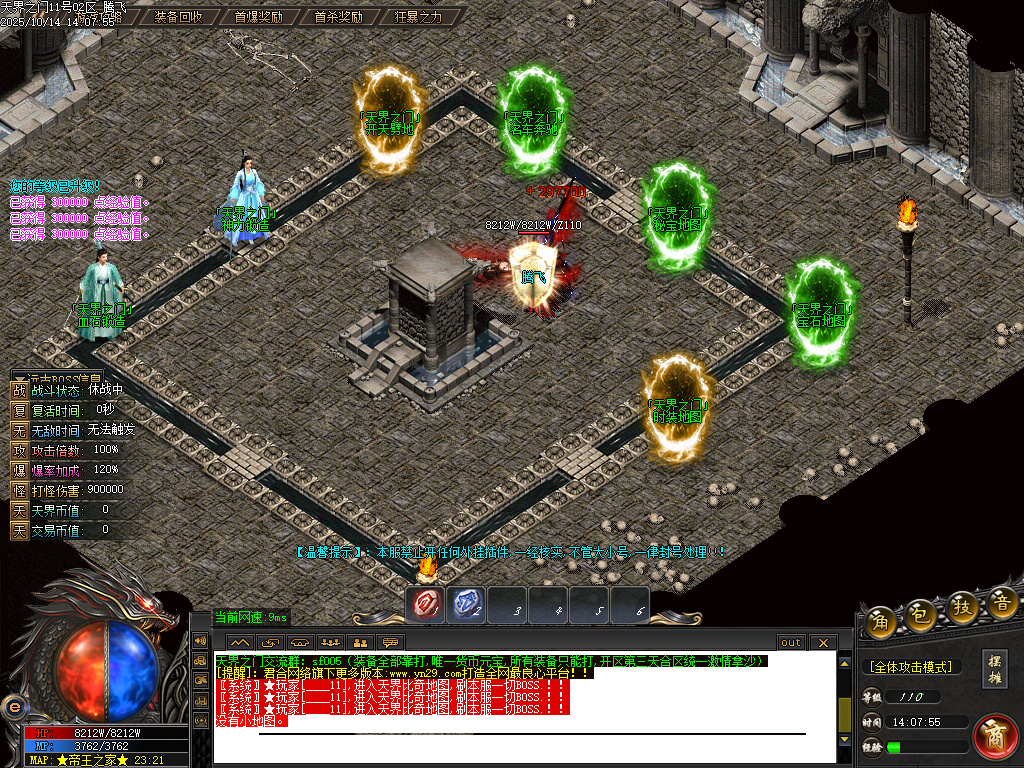Click the chat panel's out button

[x=791, y=642]
